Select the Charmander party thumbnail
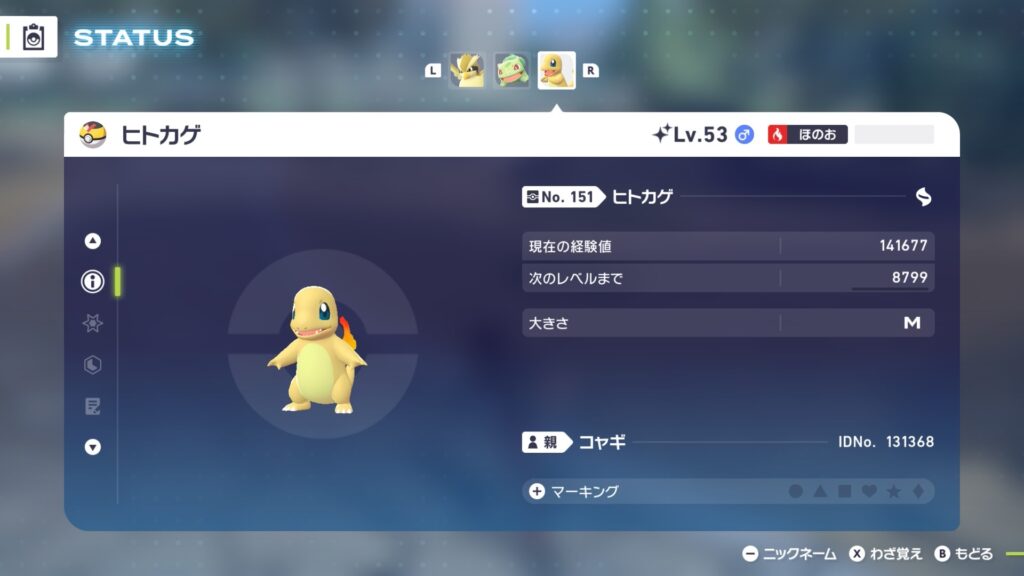1024x576 pixels. [x=556, y=70]
